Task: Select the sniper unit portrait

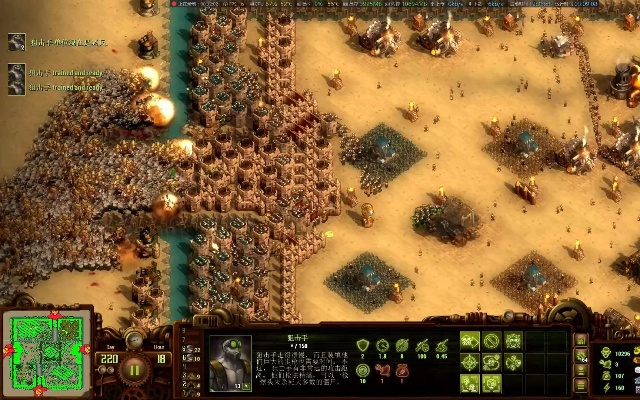Action: 231,360
